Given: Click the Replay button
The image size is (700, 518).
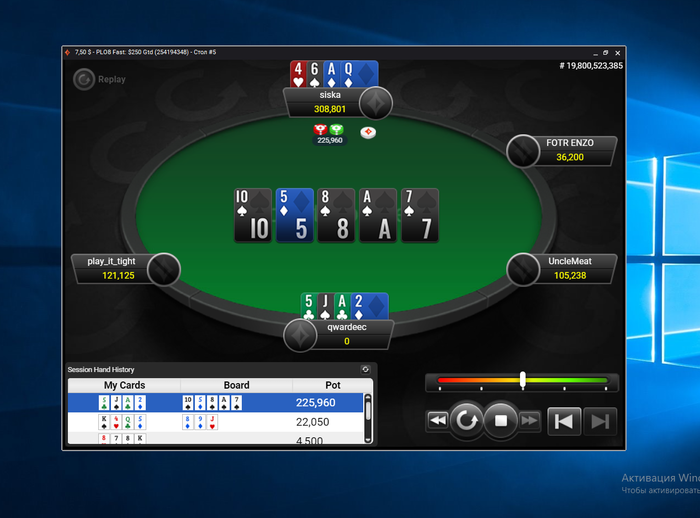Looking at the screenshot, I should pyautogui.click(x=99, y=79).
